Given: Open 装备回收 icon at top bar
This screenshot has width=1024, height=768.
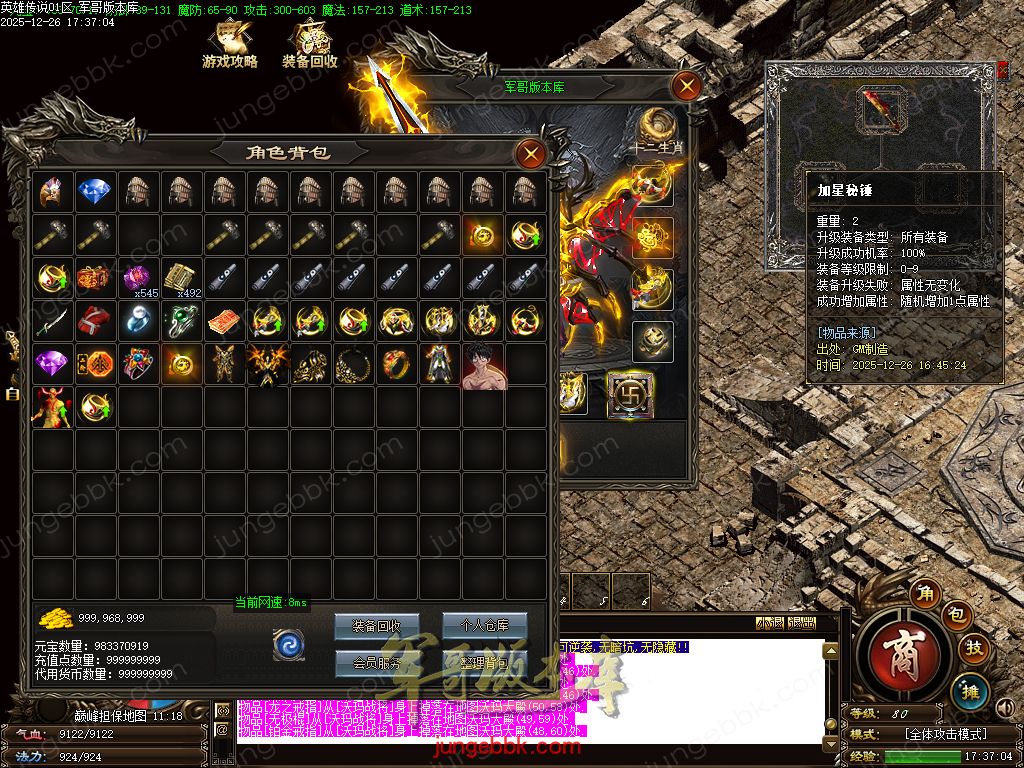Looking at the screenshot, I should 310,45.
